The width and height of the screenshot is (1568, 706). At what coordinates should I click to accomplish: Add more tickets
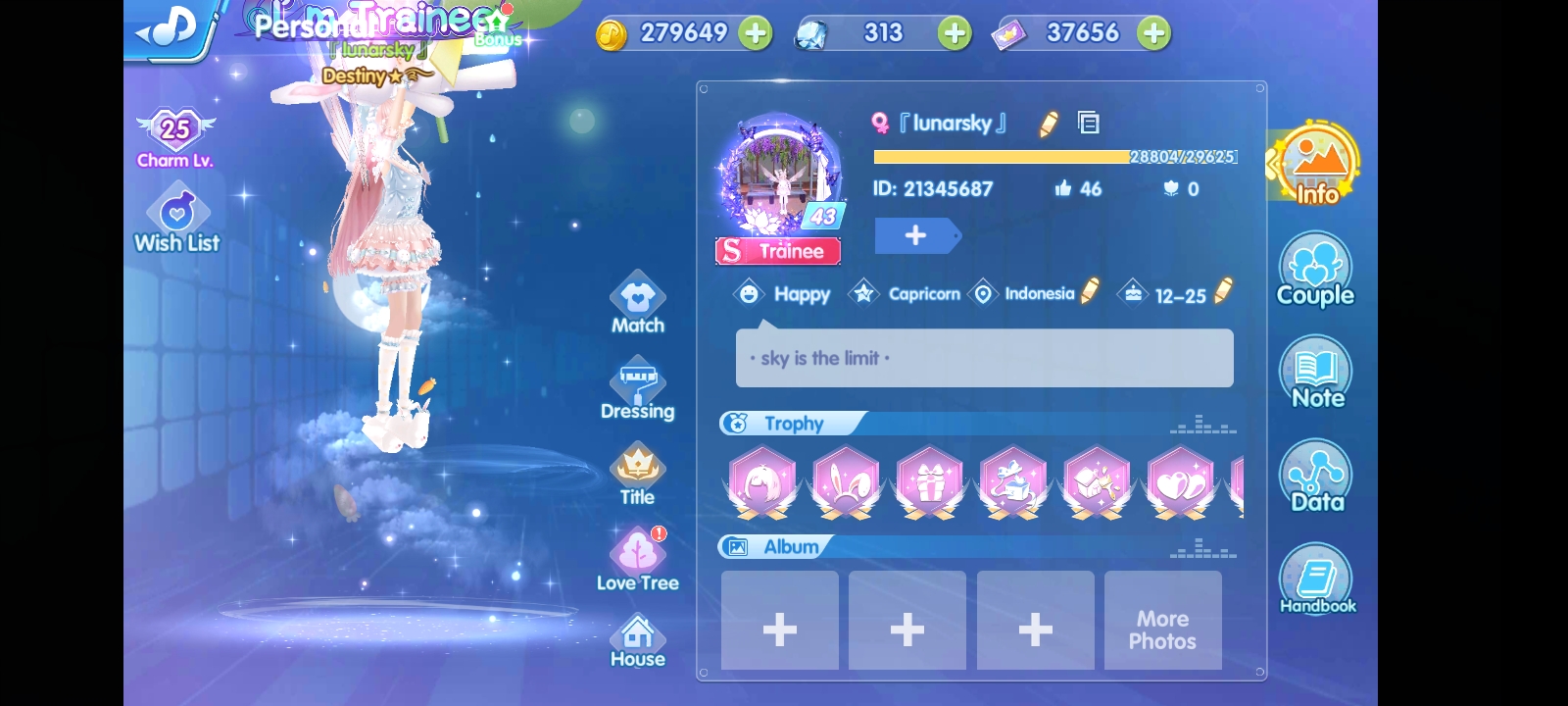[1153, 33]
